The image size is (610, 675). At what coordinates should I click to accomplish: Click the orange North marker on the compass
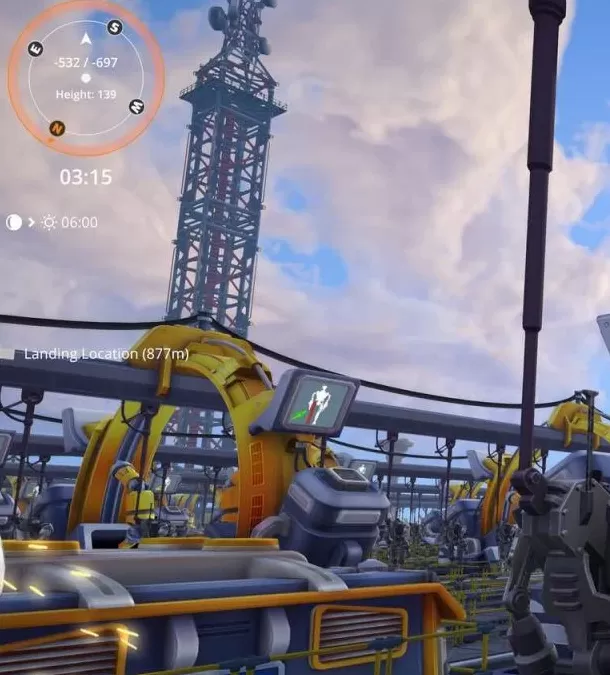(x=57, y=128)
